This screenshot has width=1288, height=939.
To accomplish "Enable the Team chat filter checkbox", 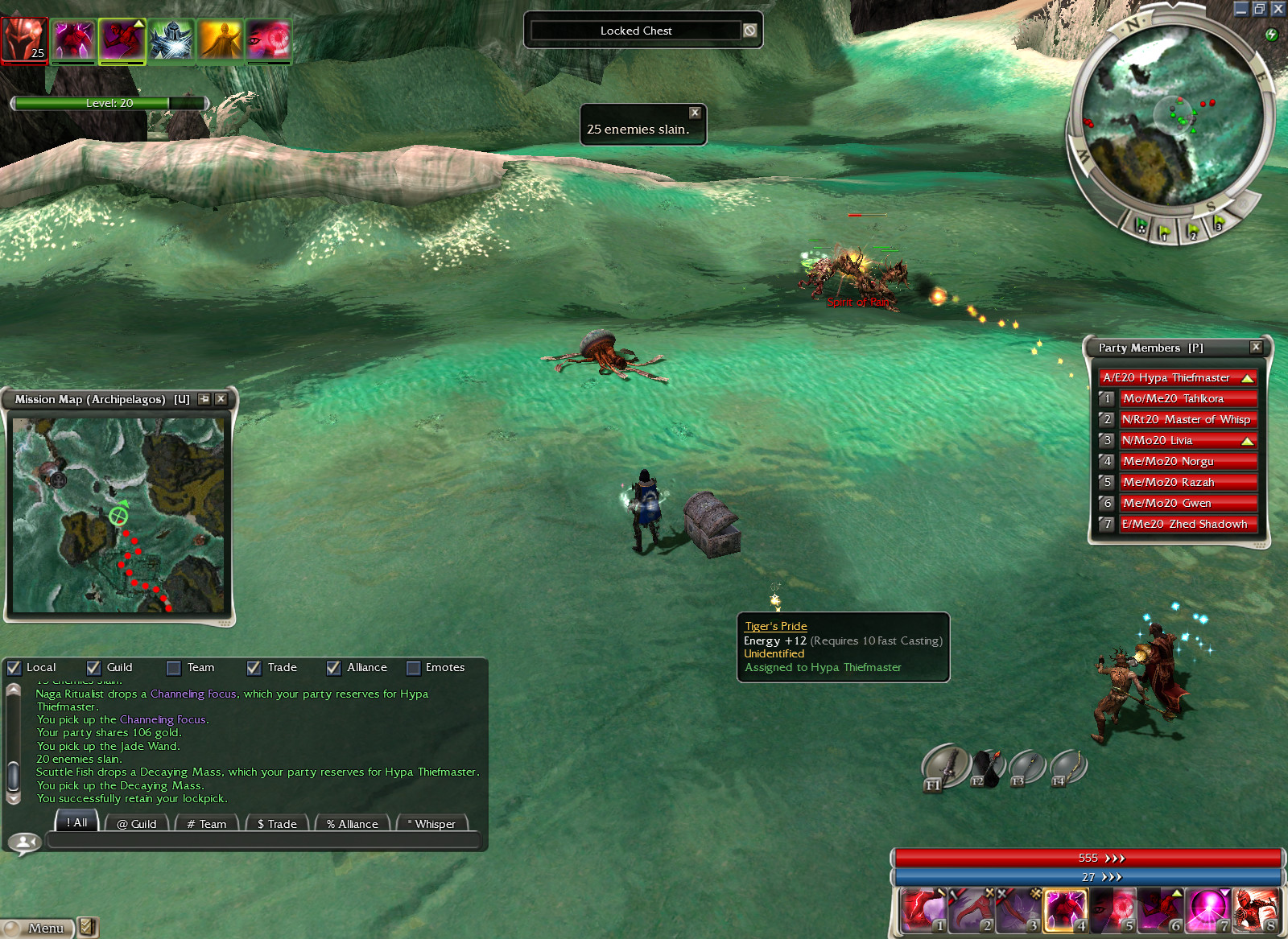I will (x=173, y=667).
